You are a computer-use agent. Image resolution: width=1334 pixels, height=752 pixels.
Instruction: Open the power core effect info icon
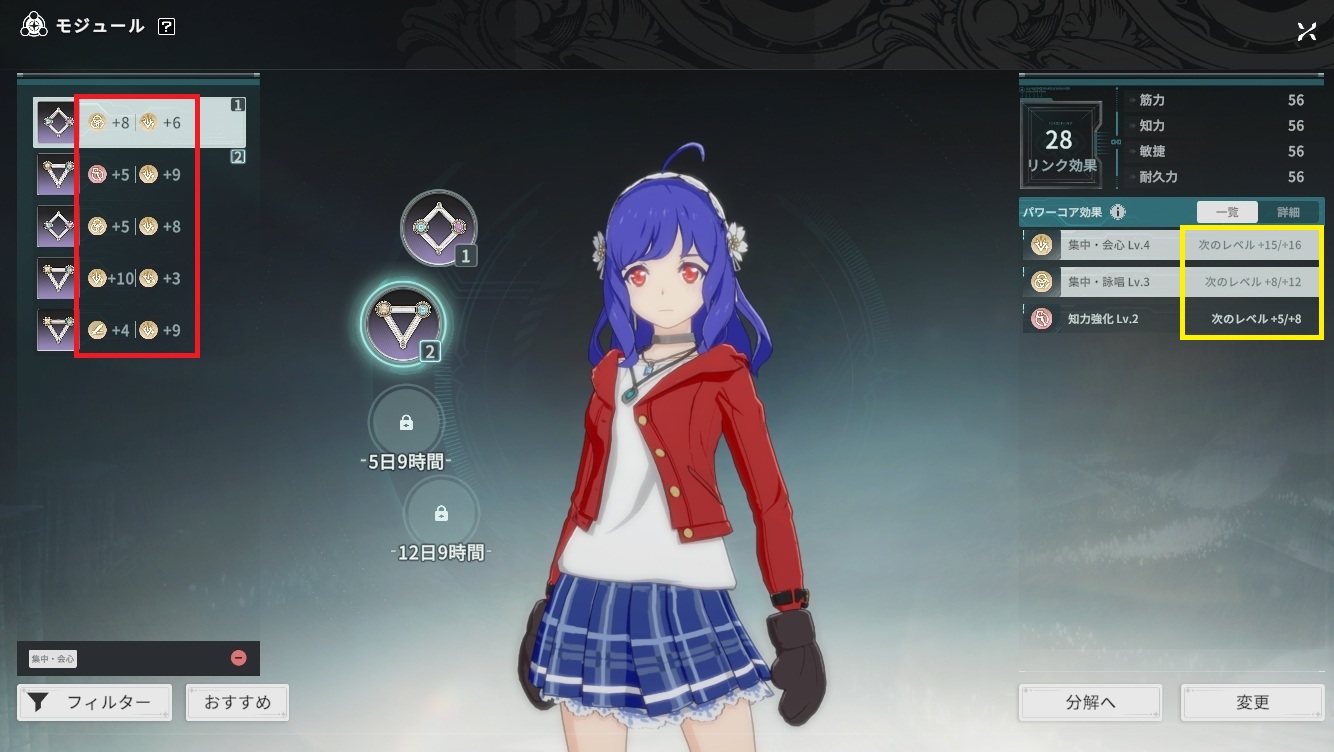pyautogui.click(x=1117, y=212)
